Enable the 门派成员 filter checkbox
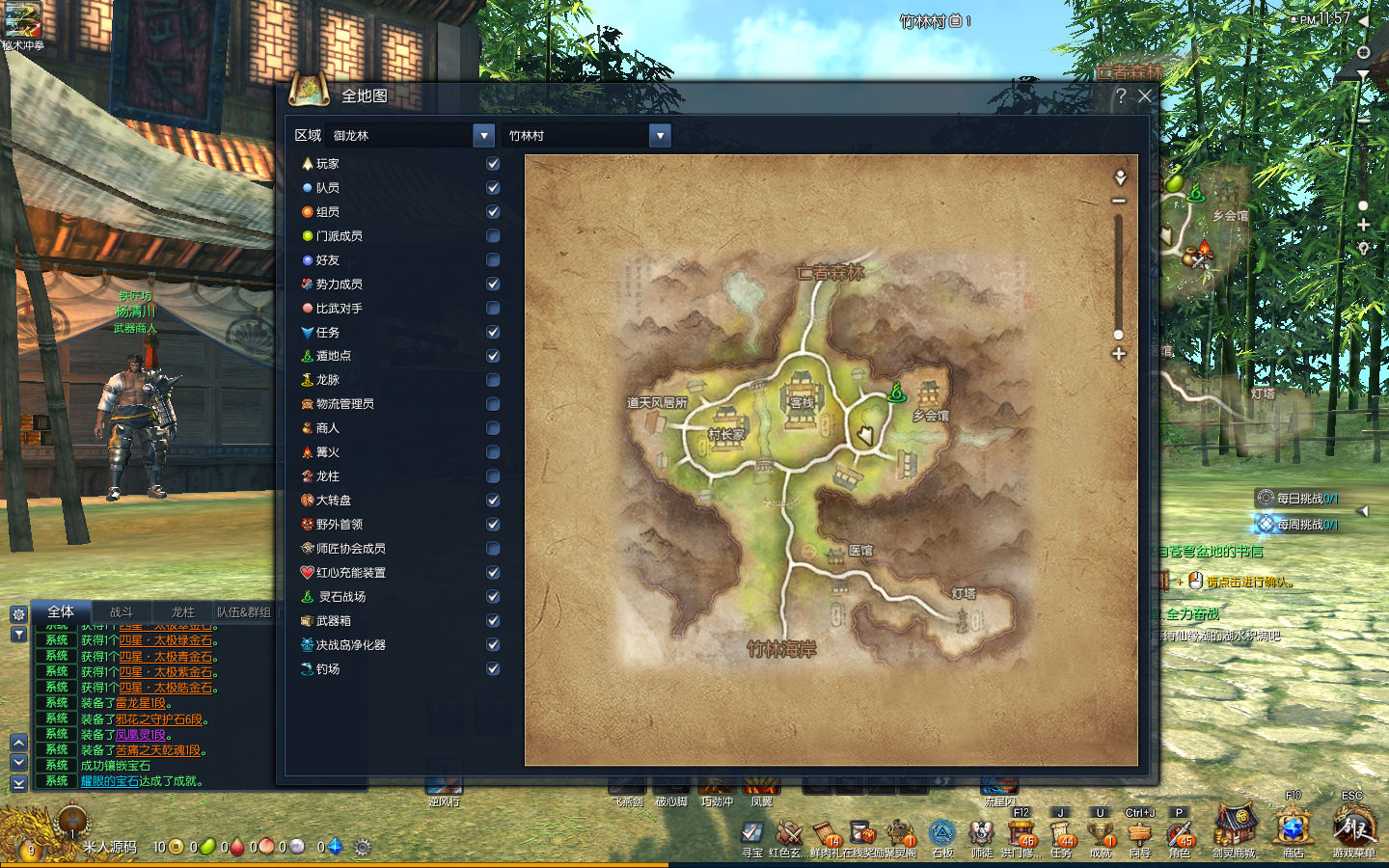Viewport: 1389px width, 868px height. coord(493,236)
